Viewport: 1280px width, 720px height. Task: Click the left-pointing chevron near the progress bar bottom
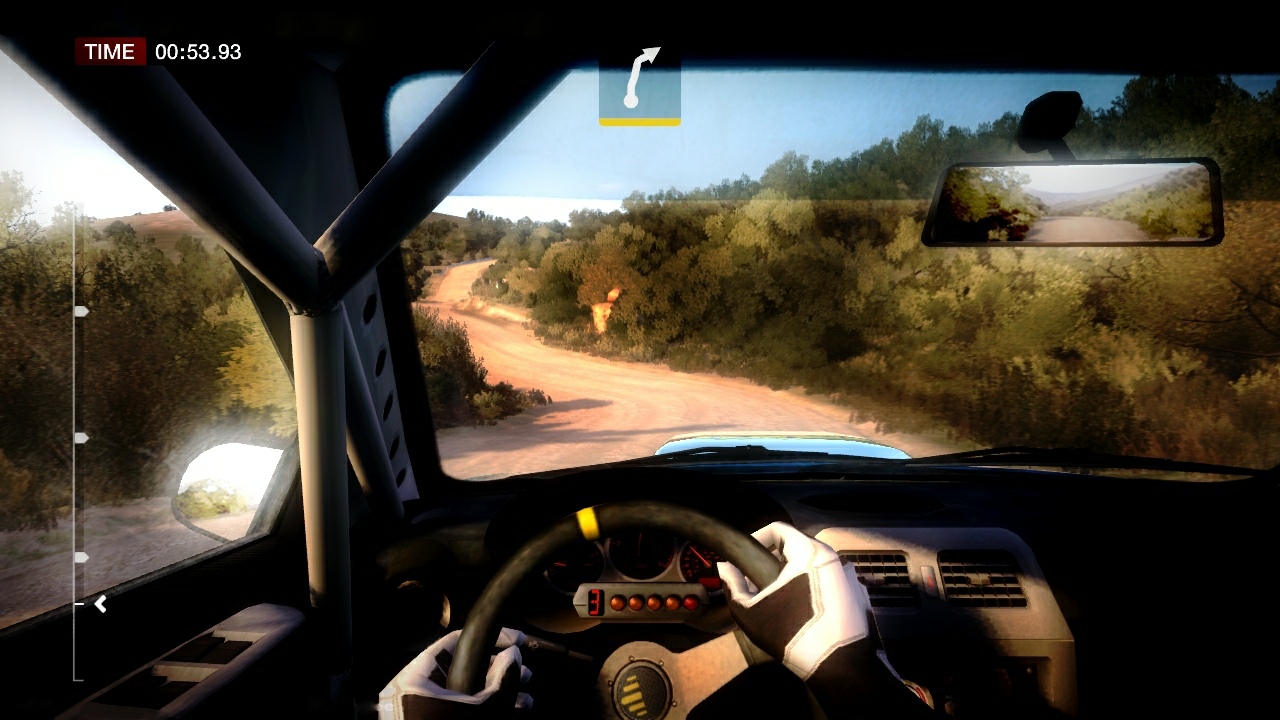click(99, 603)
